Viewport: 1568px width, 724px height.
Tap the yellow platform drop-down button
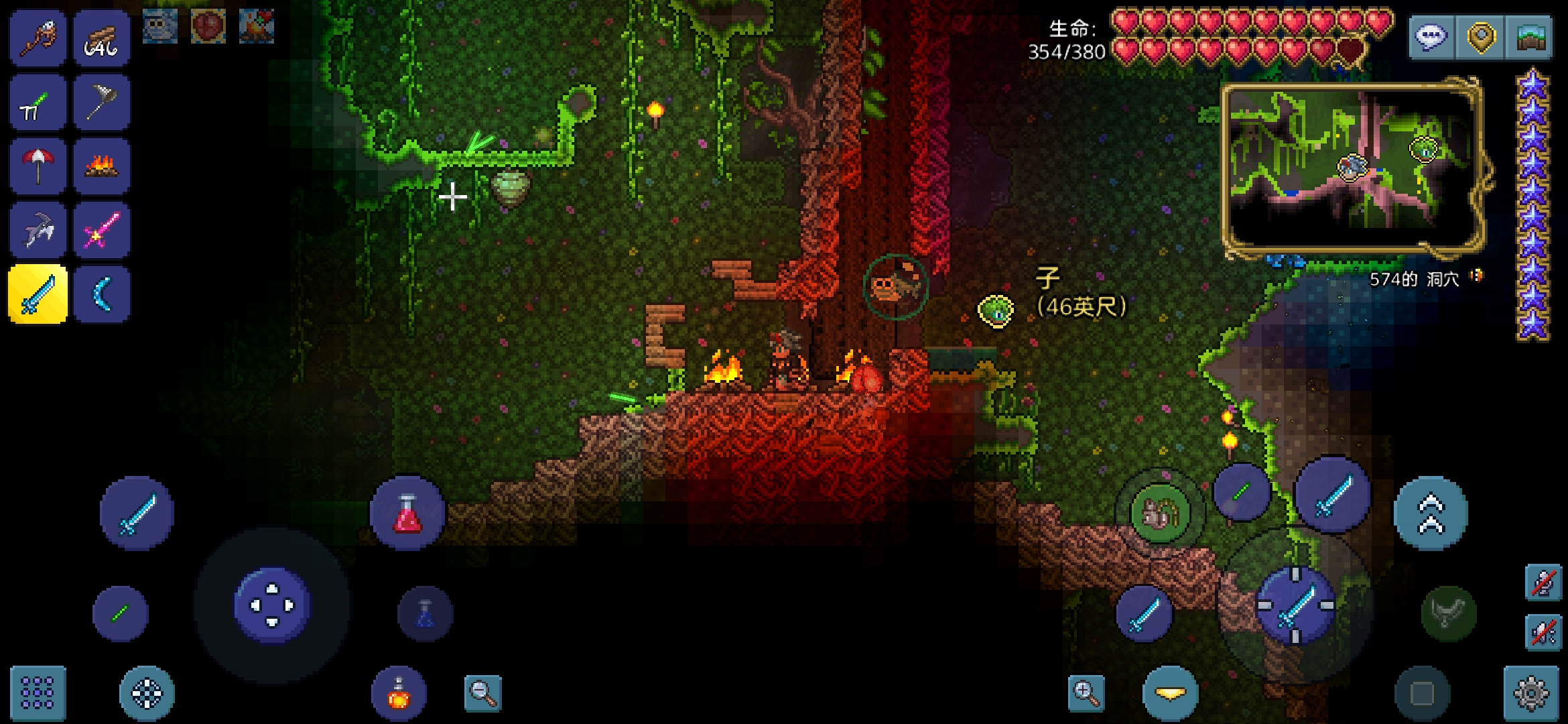[x=1170, y=692]
